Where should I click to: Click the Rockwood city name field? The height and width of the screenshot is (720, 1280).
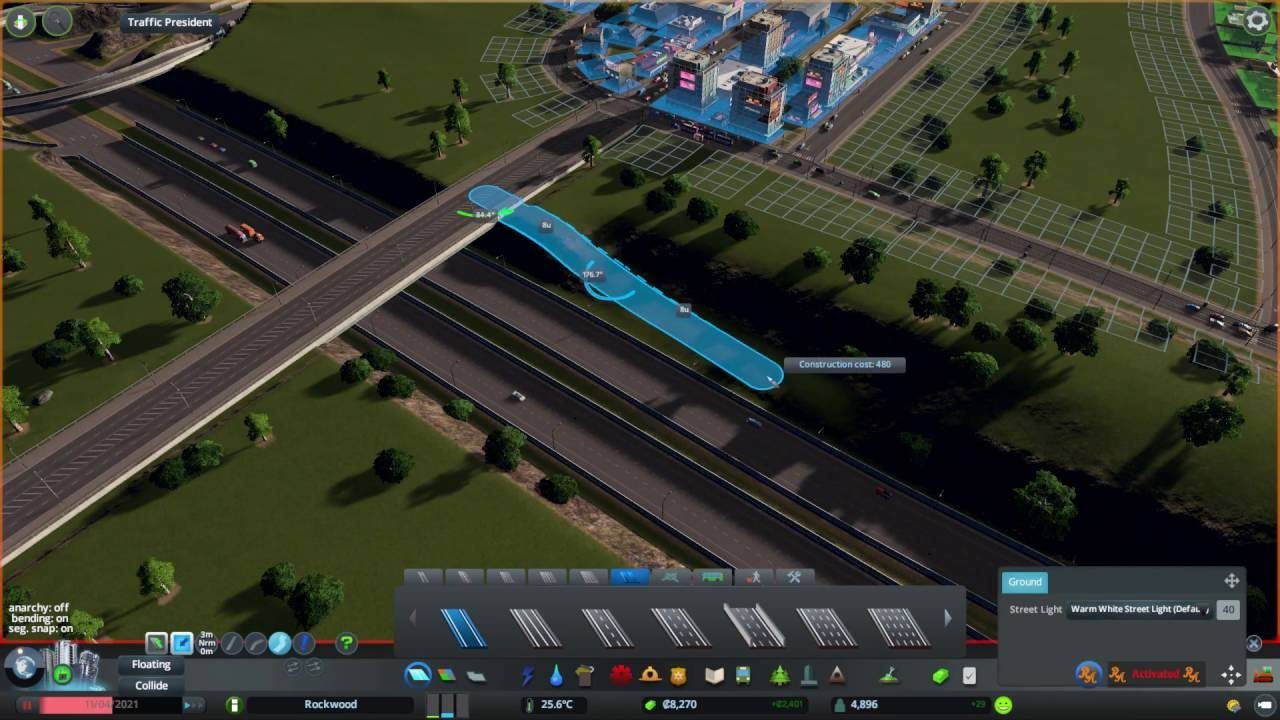(x=330, y=704)
